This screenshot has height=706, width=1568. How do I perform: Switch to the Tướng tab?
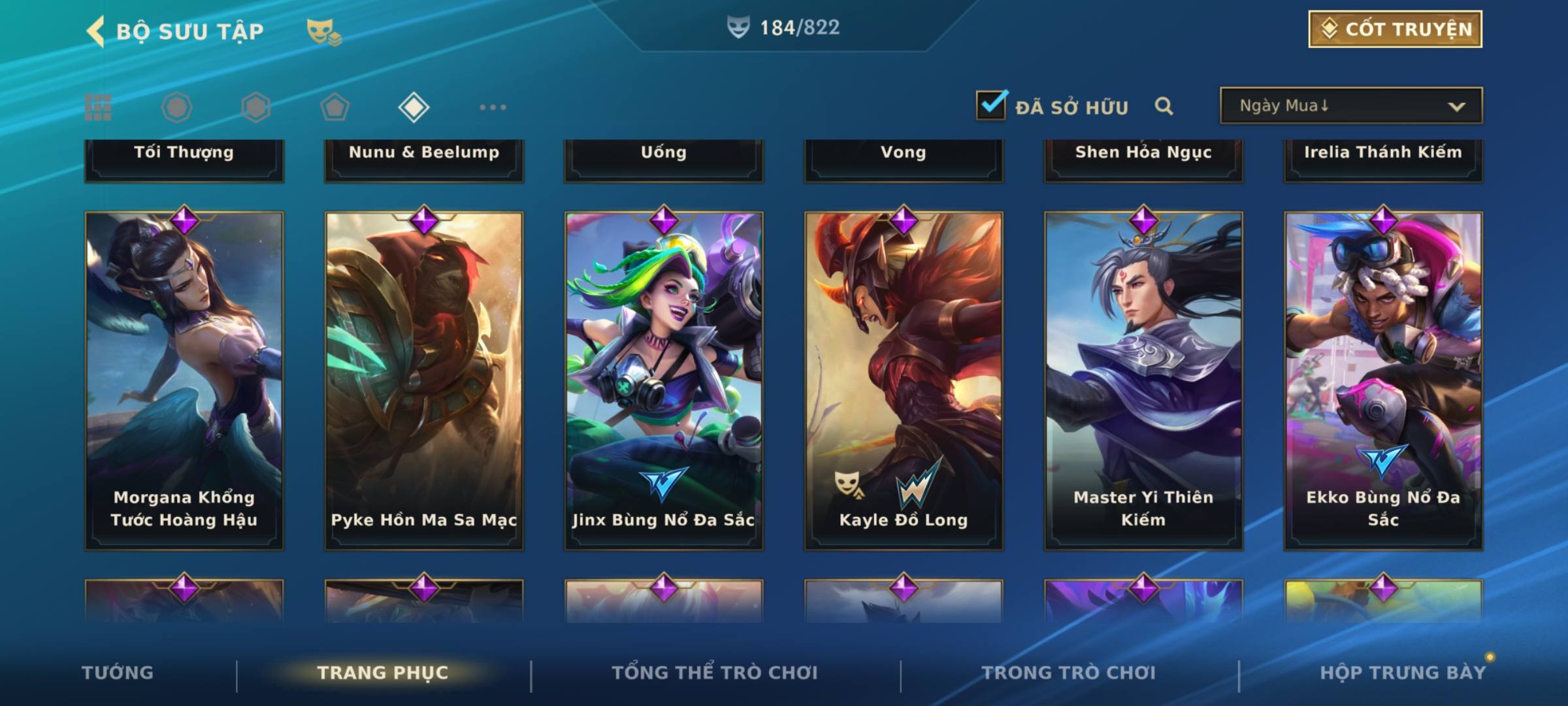coord(118,673)
